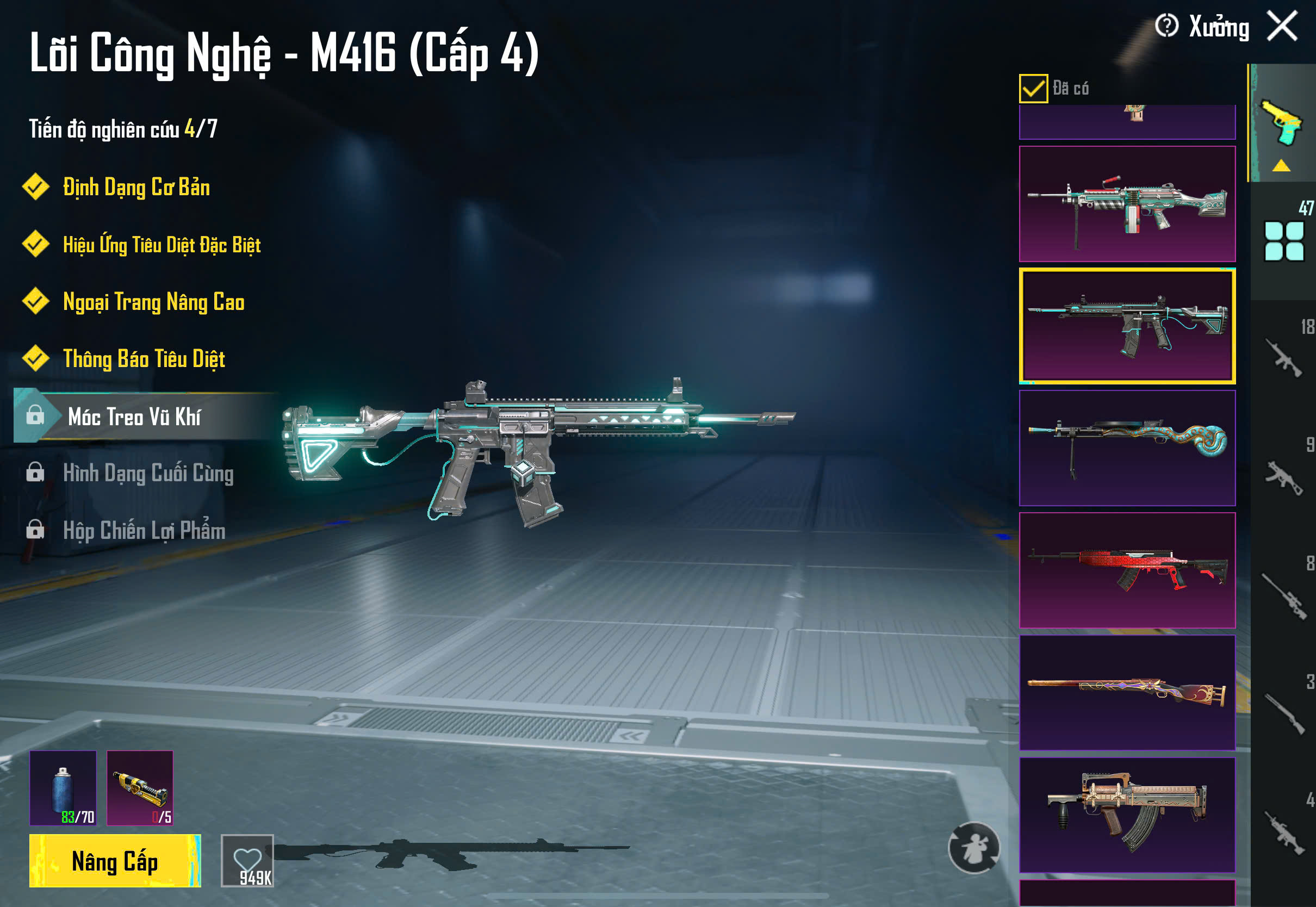Click the blue paint canister material slot
1316x907 pixels.
coord(63,788)
